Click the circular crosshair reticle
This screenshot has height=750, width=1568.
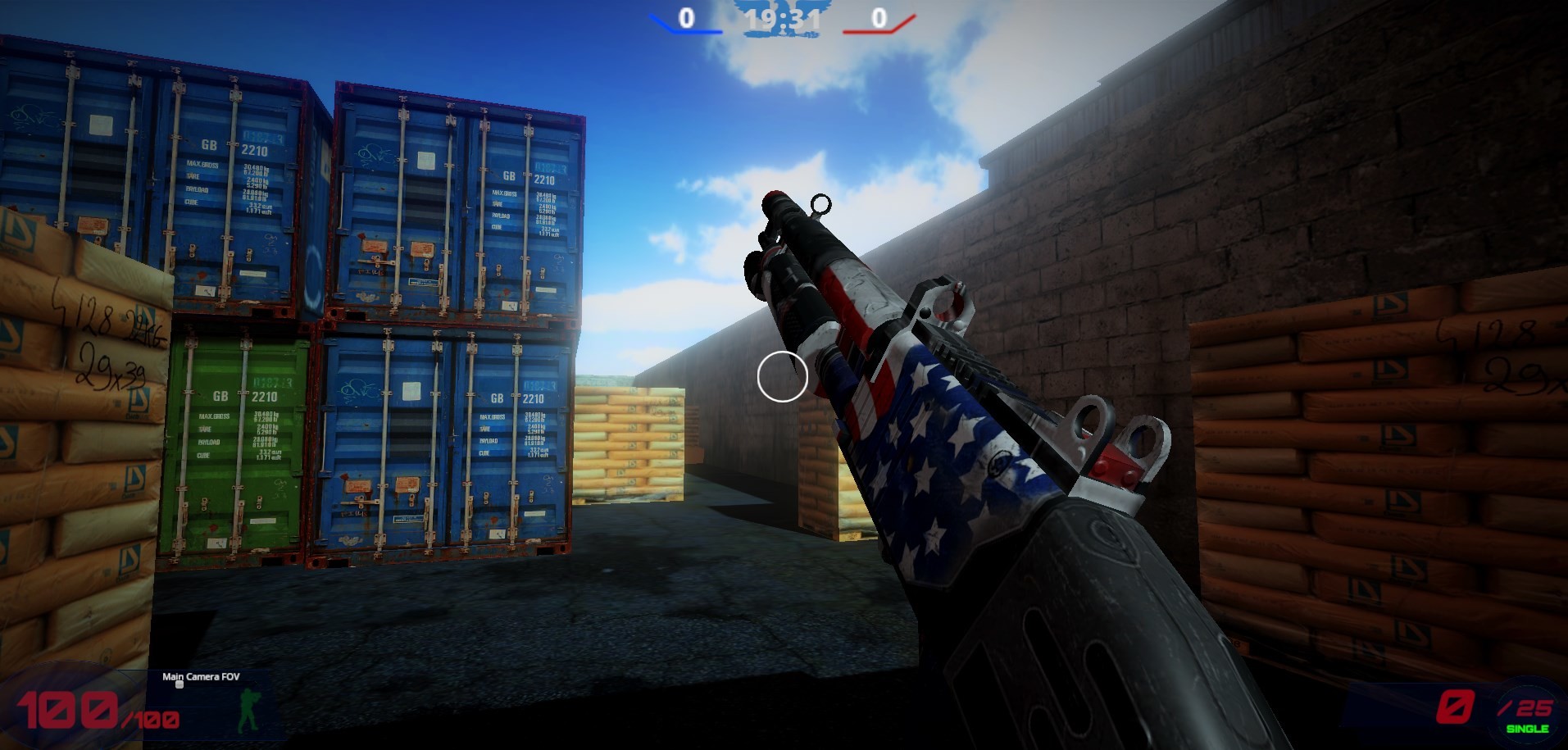tap(781, 378)
